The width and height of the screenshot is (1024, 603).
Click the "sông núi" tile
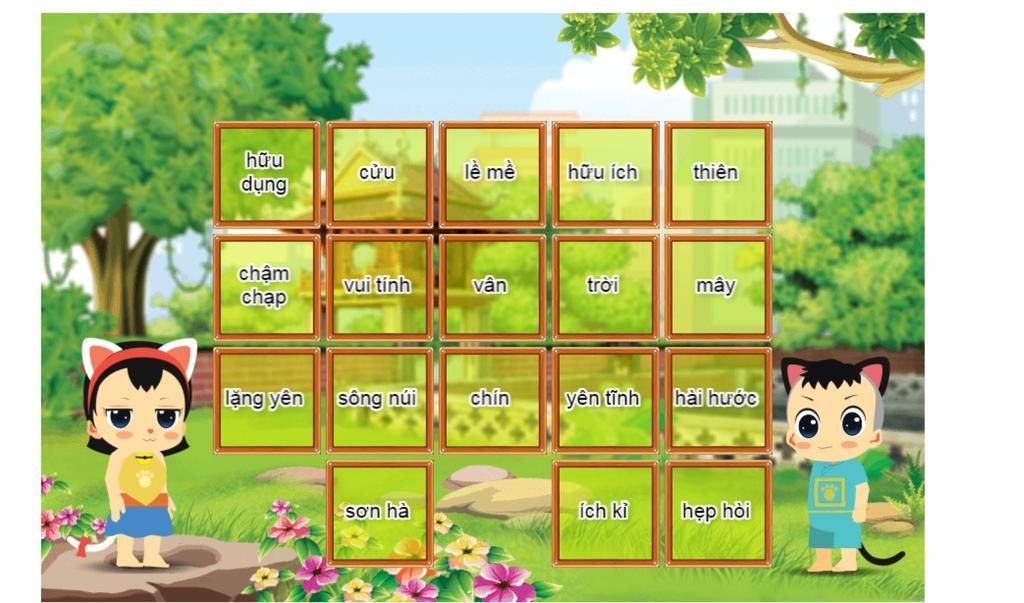coord(379,400)
